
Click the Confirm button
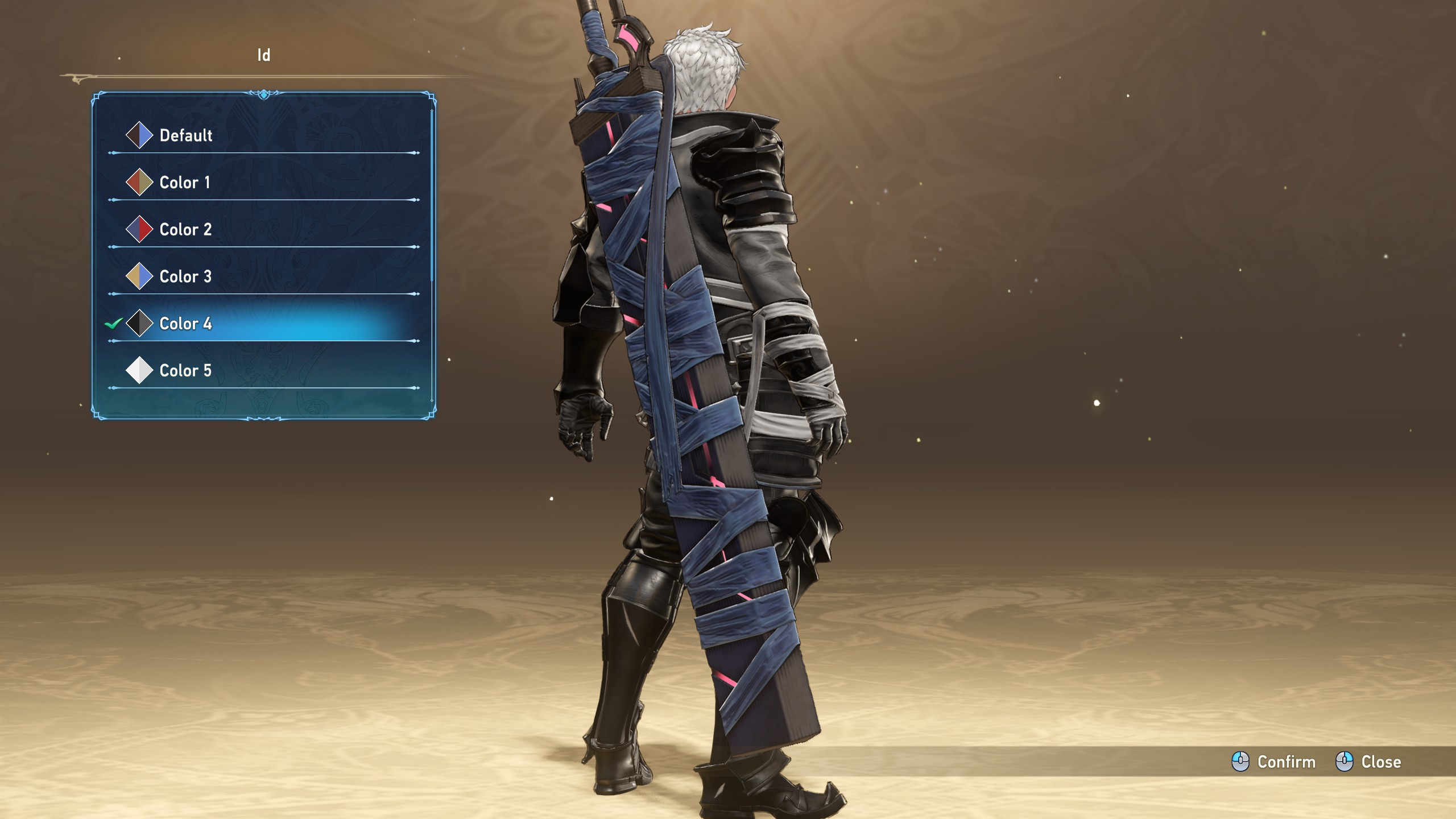click(1274, 762)
